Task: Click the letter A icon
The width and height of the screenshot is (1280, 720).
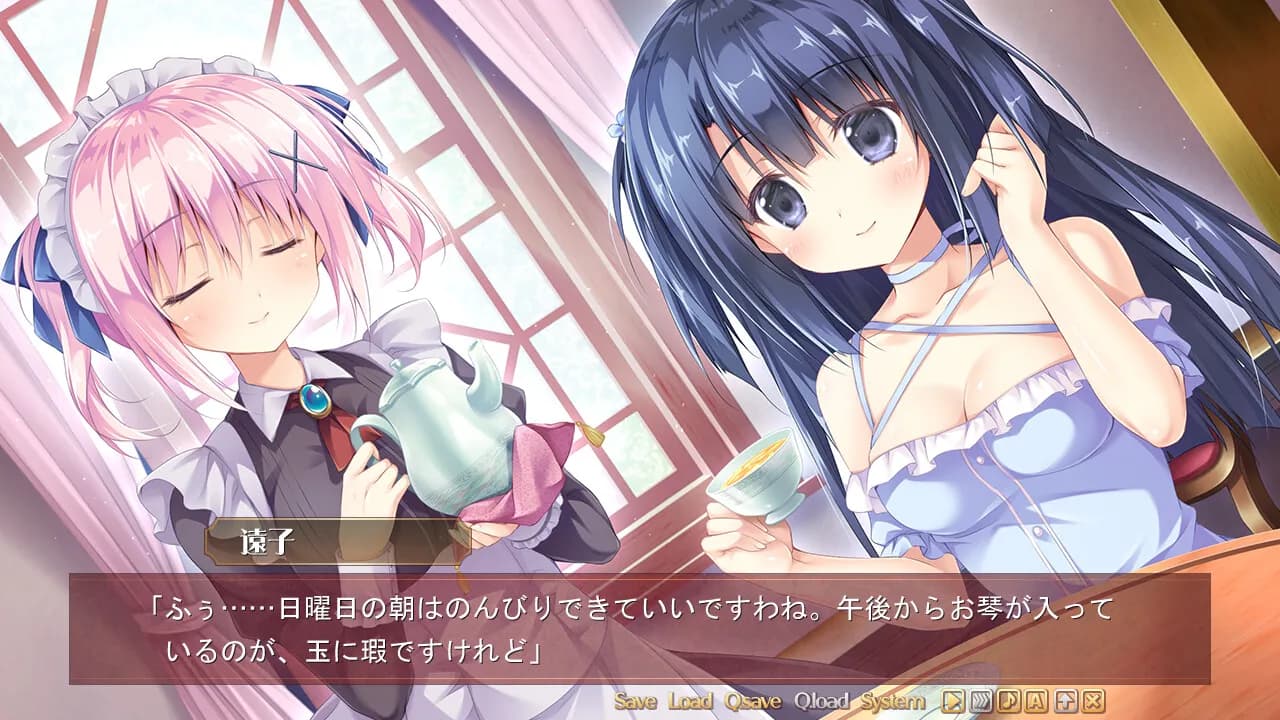Action: 1037,701
